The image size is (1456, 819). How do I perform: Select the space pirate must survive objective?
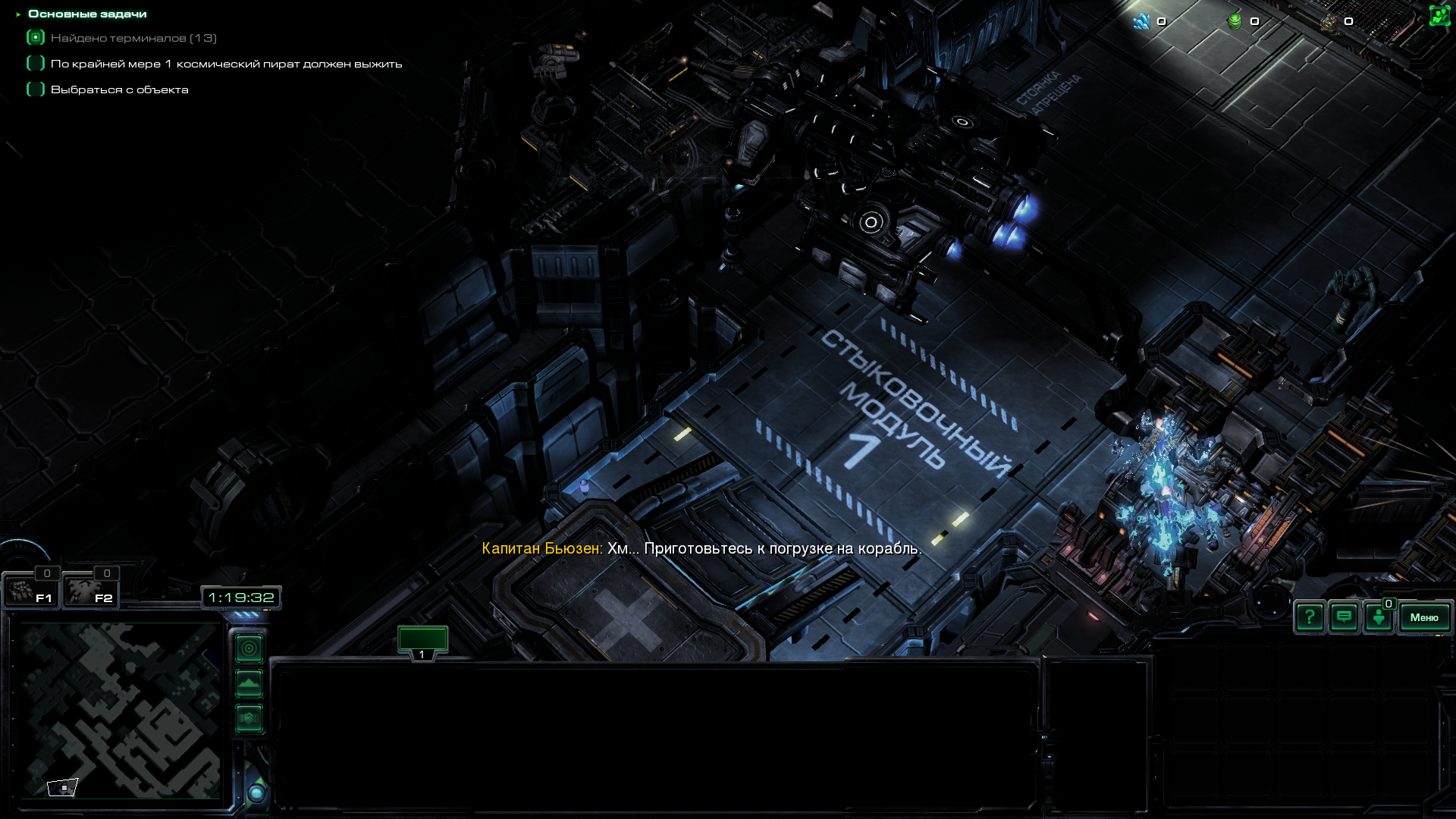[x=226, y=64]
